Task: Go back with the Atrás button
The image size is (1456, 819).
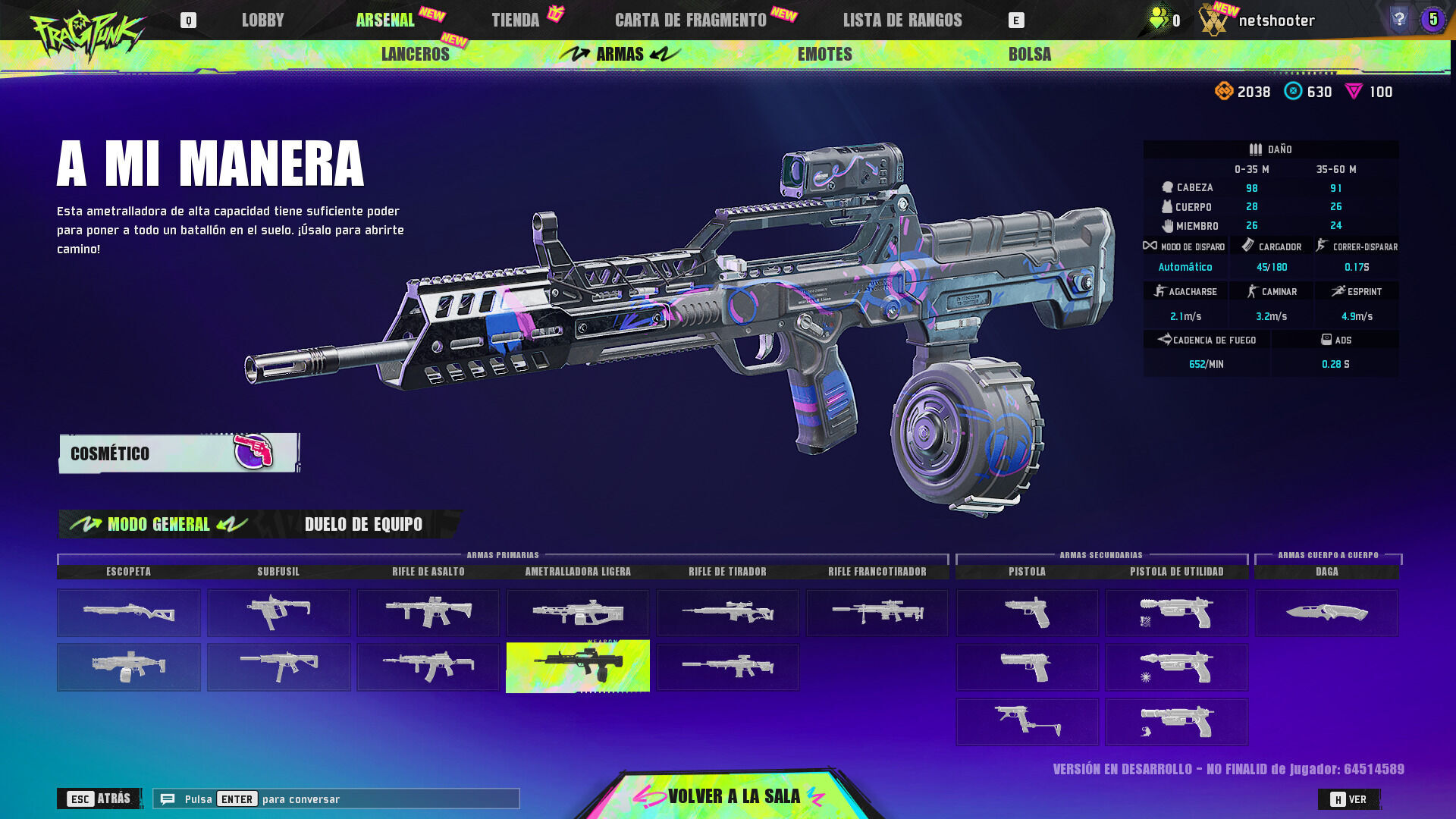Action: pyautogui.click(x=99, y=799)
